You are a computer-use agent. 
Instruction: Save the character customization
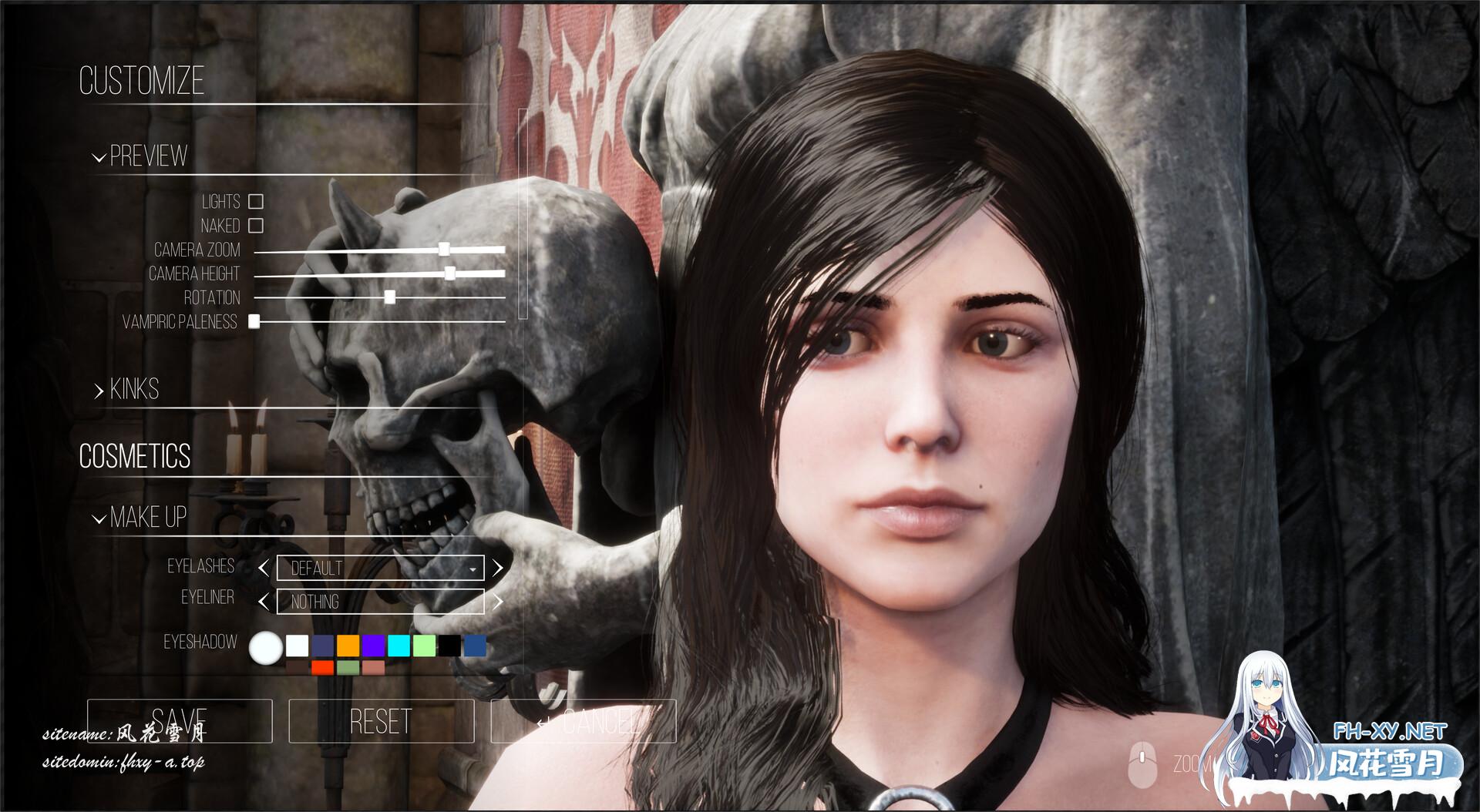point(180,721)
